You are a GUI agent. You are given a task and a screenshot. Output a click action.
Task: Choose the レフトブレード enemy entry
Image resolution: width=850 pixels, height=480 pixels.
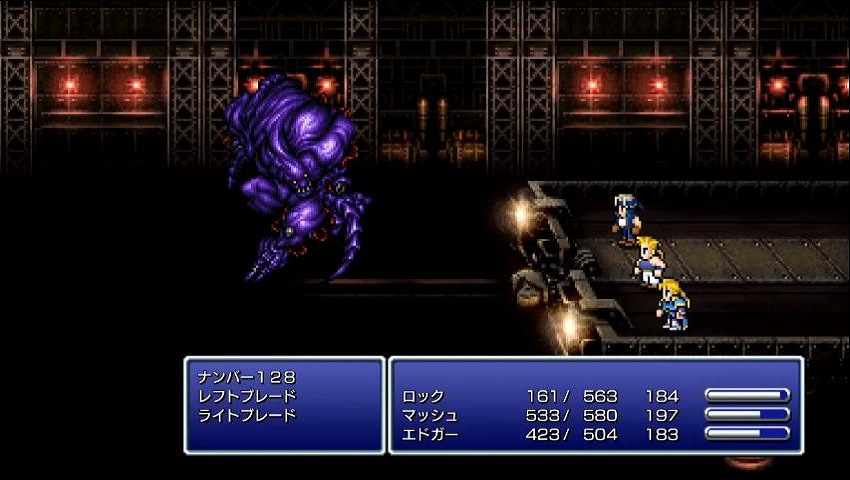coord(249,396)
